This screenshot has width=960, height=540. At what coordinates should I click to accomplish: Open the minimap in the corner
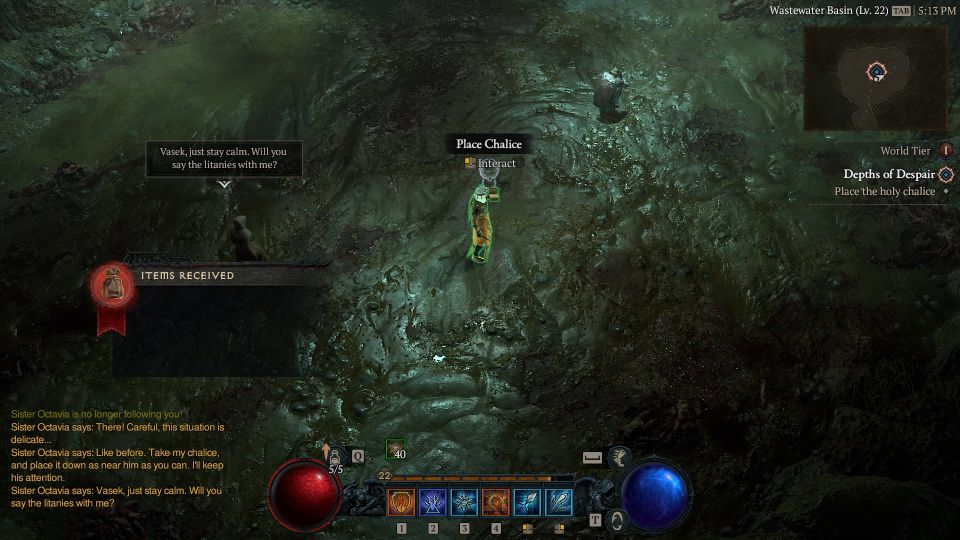tap(876, 75)
